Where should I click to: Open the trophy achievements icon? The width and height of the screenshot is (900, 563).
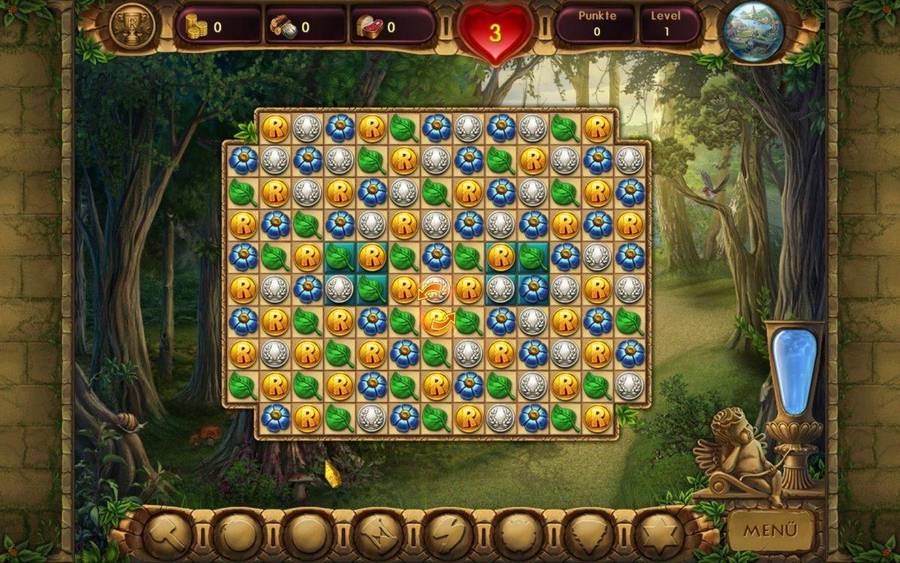tap(130, 26)
